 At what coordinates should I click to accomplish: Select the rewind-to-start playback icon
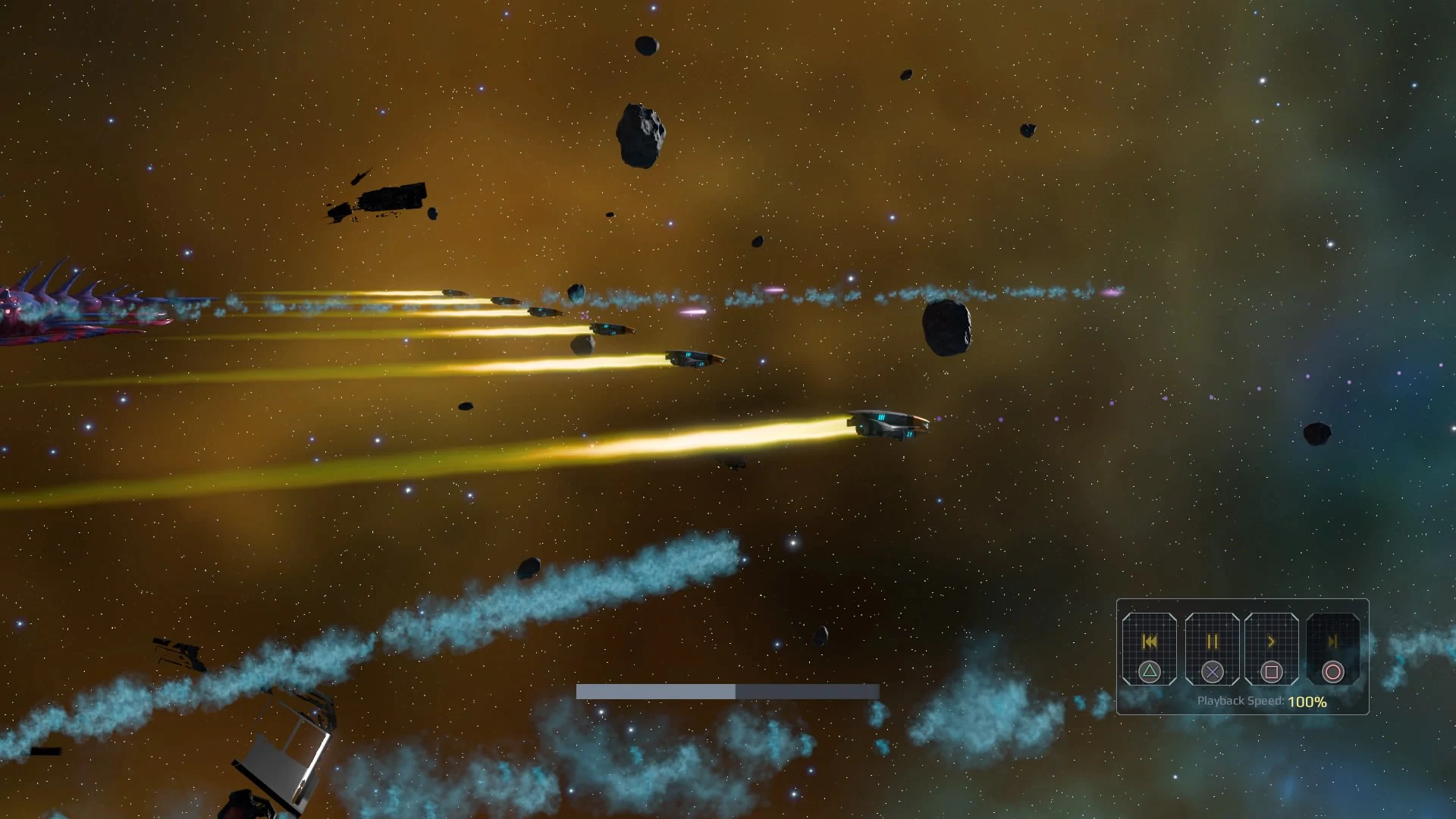click(1149, 642)
